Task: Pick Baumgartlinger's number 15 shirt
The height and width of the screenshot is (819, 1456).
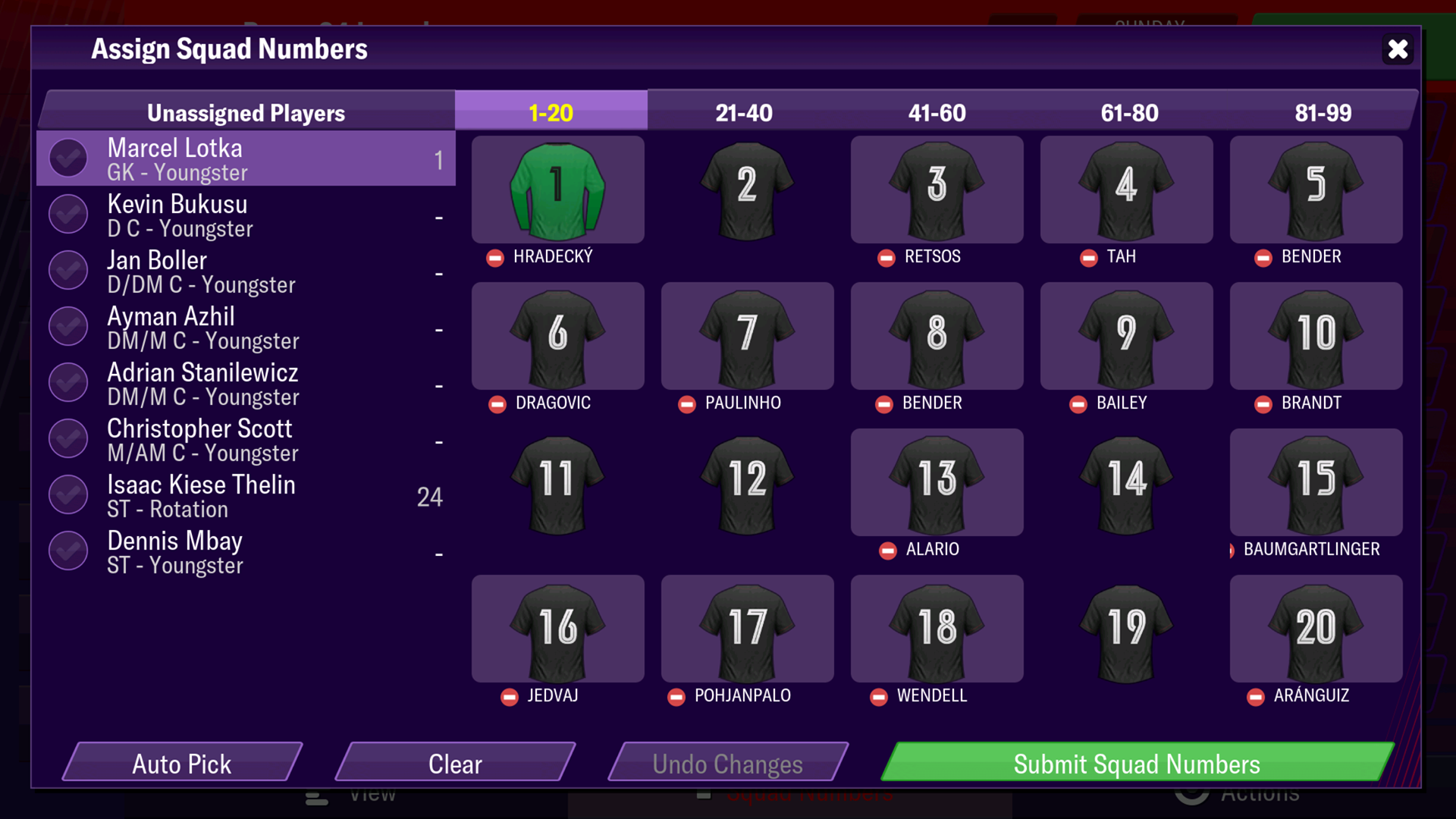Action: pyautogui.click(x=1316, y=482)
